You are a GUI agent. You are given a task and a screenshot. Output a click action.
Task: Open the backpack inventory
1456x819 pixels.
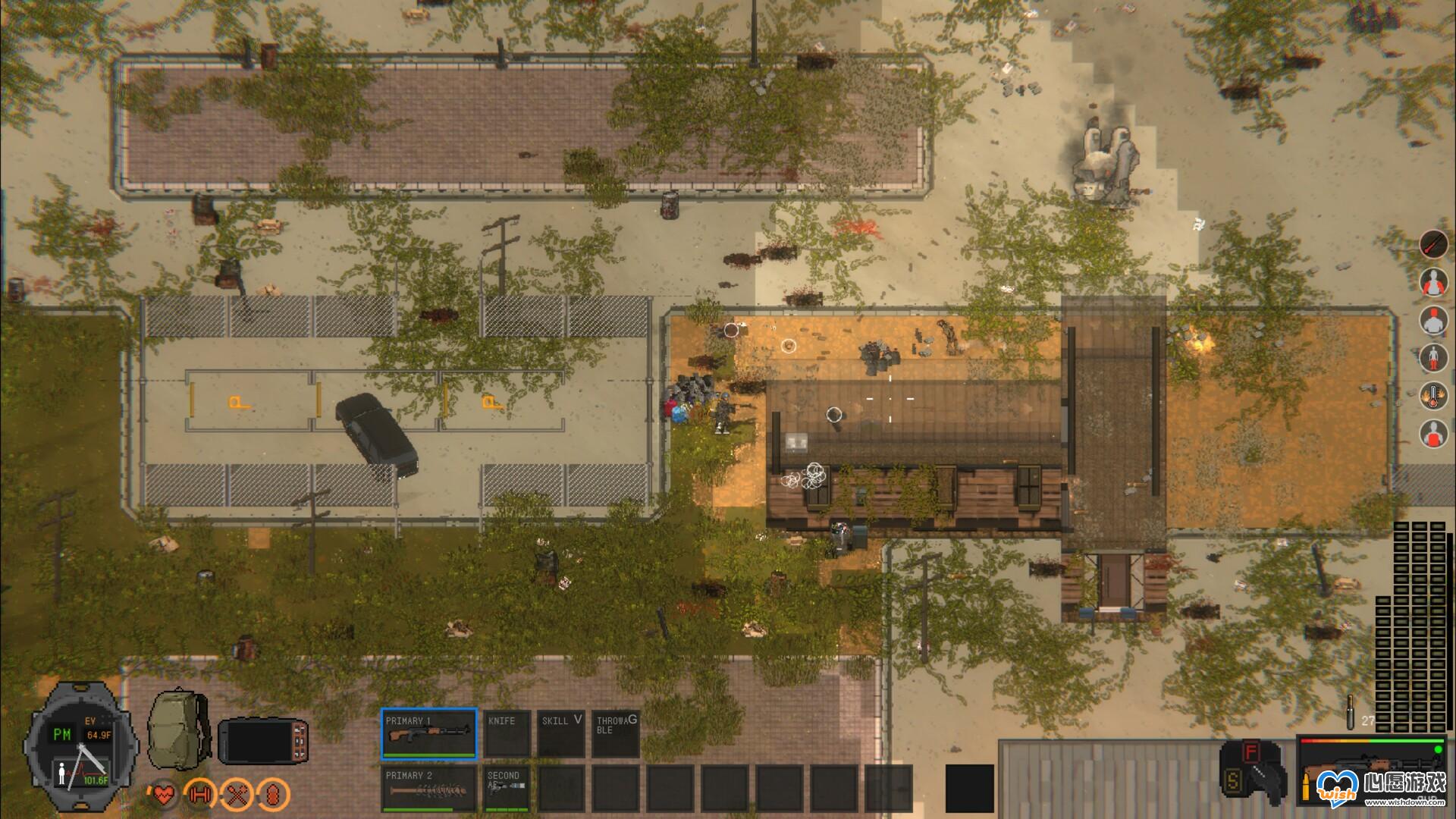coord(179,728)
